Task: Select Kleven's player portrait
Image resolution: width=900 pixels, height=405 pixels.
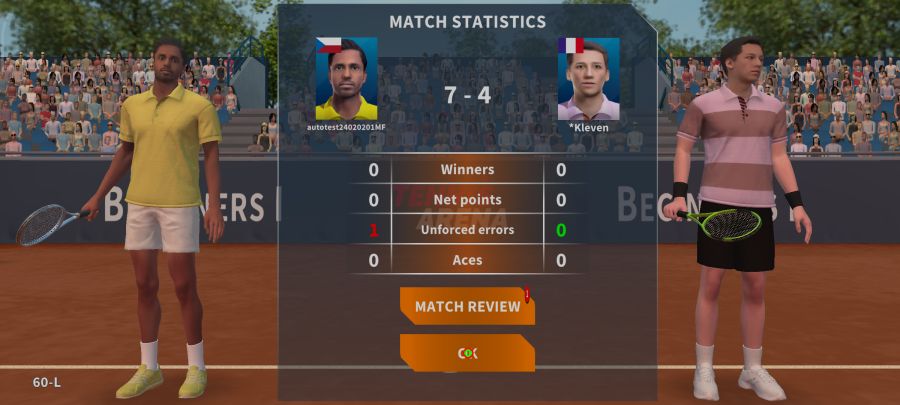Action: (588, 79)
